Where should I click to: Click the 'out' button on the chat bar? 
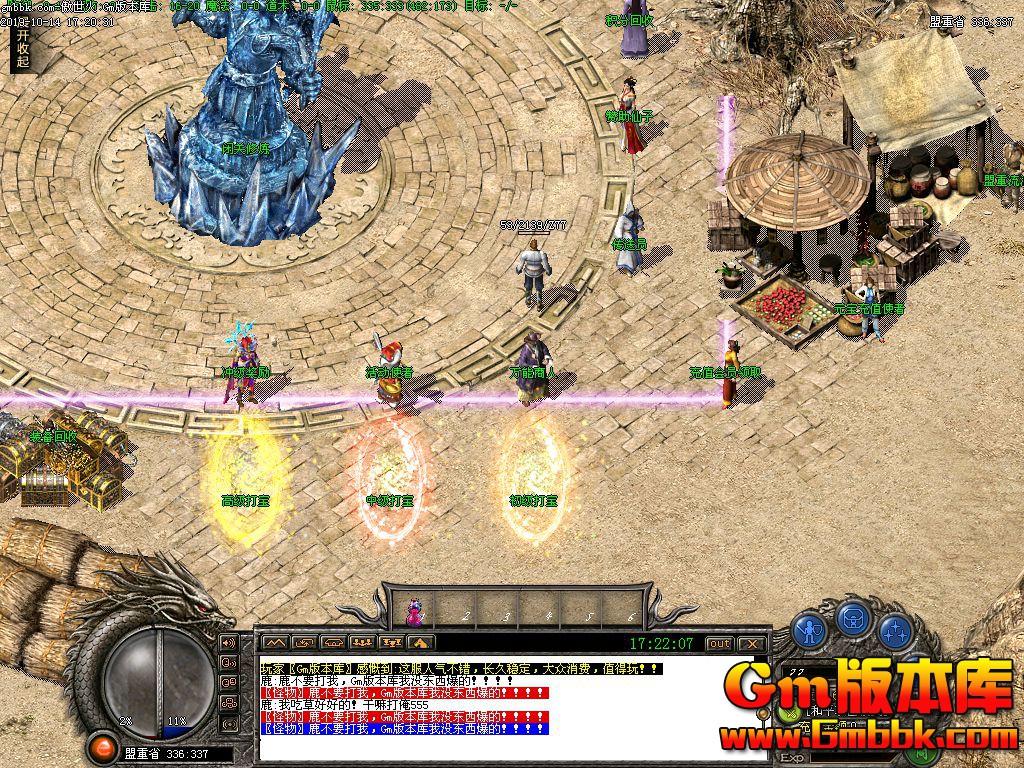(719, 643)
